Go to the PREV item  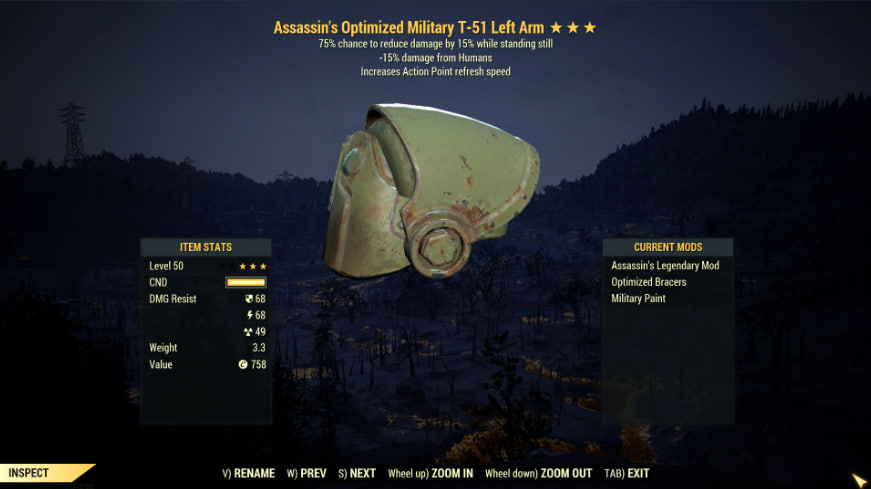coord(307,473)
